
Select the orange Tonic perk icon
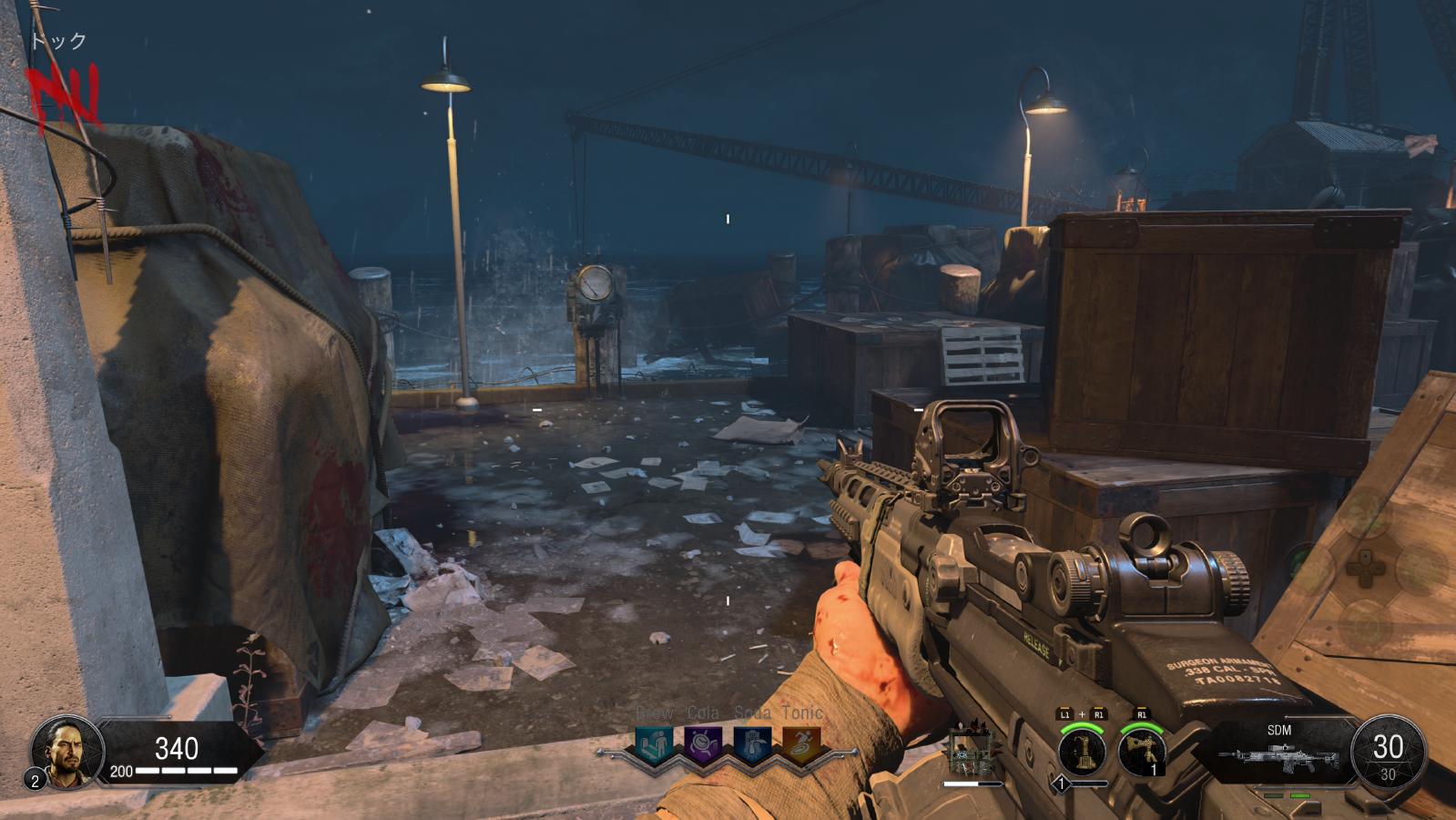click(x=801, y=743)
